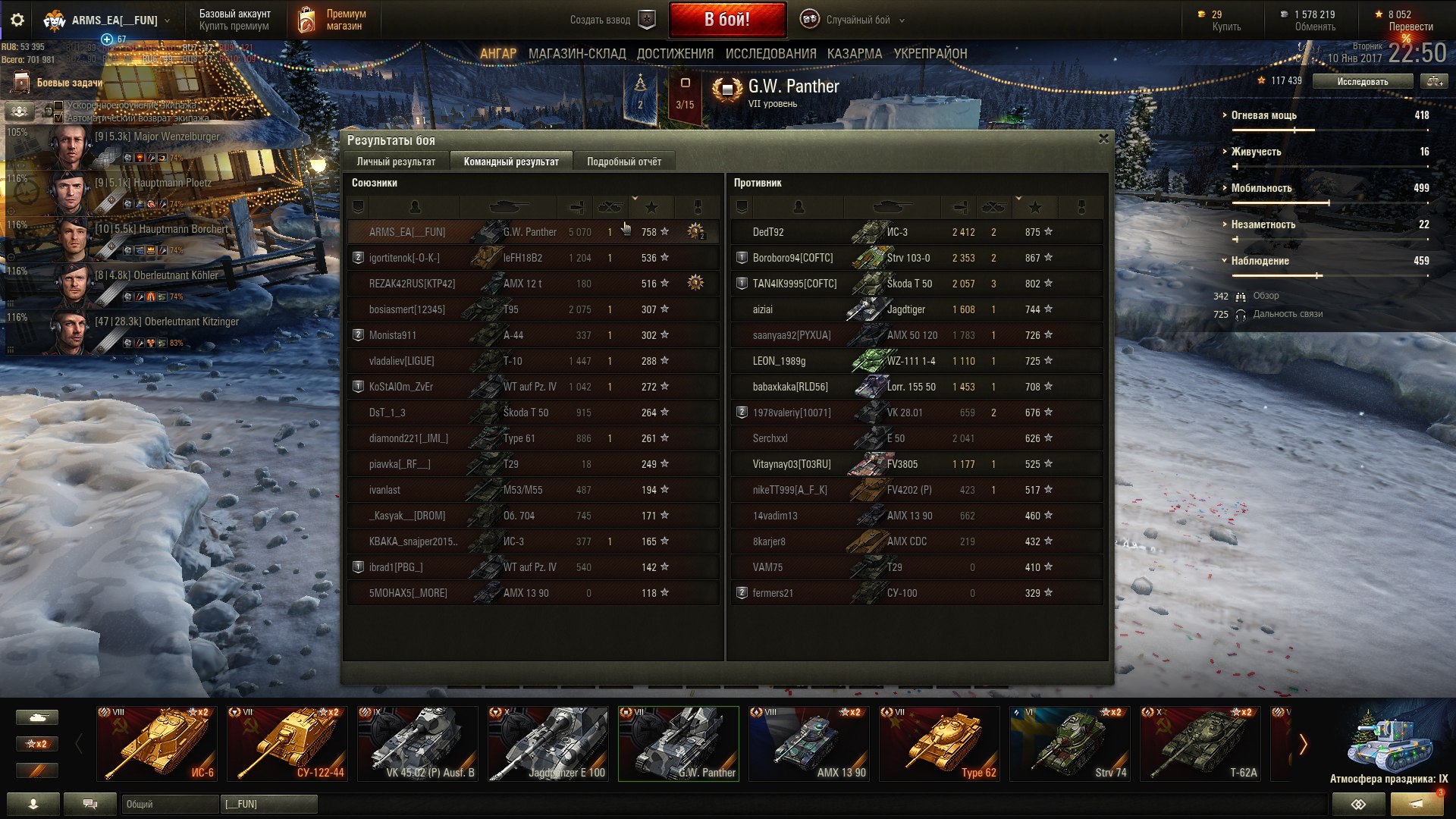Select the AMX 13 90 carousel thumbnail
The width and height of the screenshot is (1456, 819).
click(x=808, y=743)
